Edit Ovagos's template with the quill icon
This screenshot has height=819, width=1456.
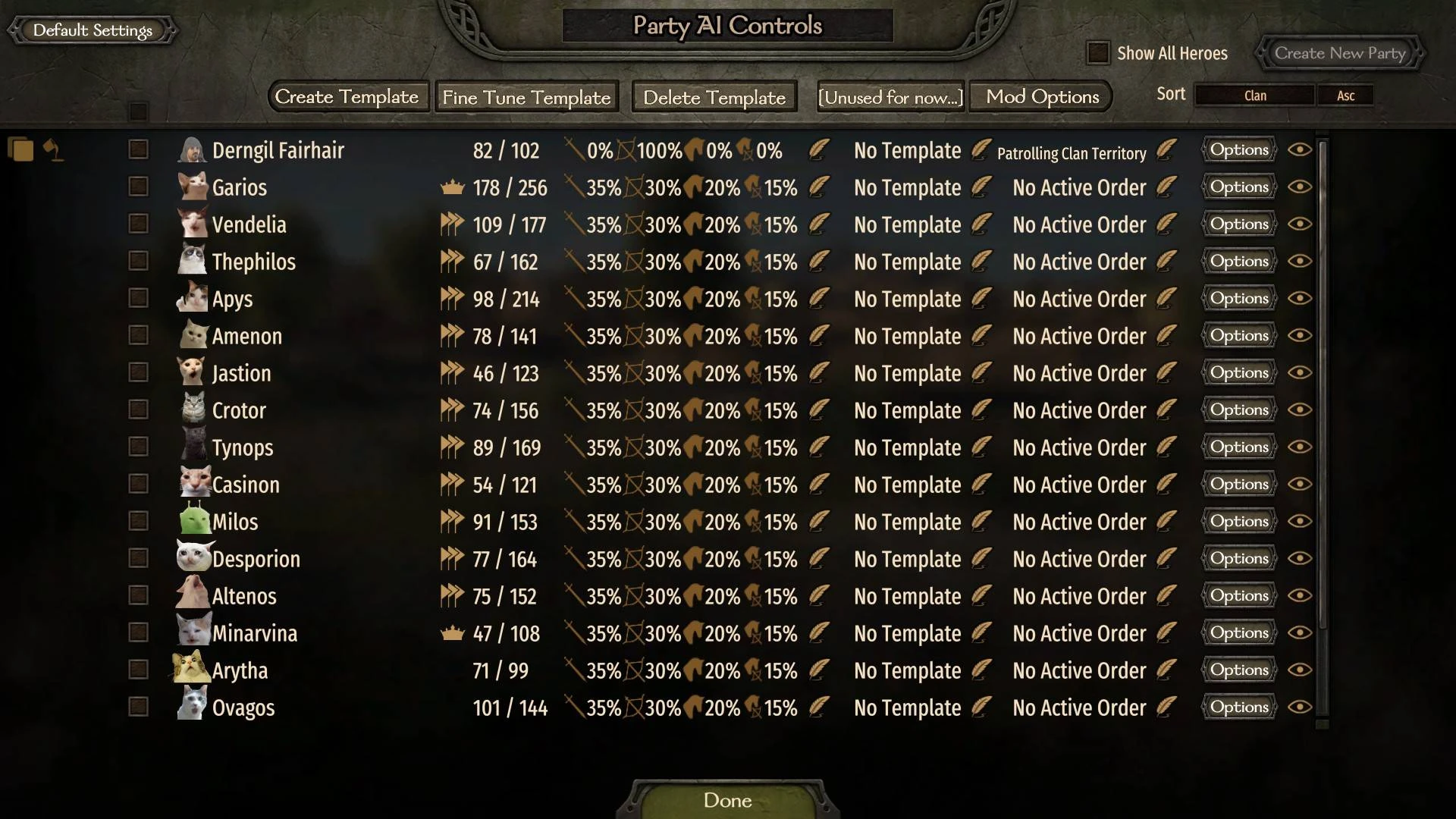coord(981,708)
